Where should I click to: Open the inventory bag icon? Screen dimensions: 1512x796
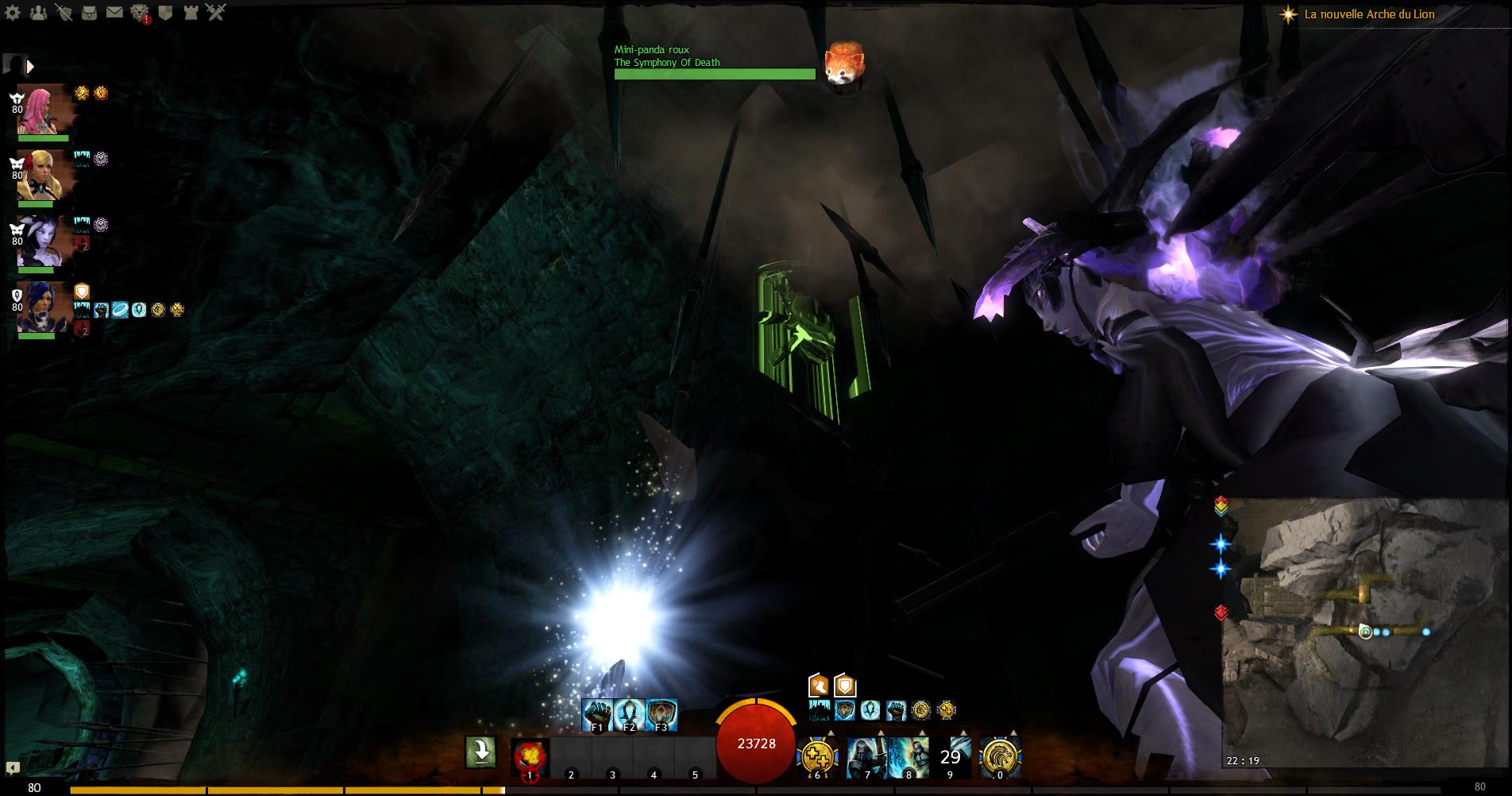coord(90,13)
